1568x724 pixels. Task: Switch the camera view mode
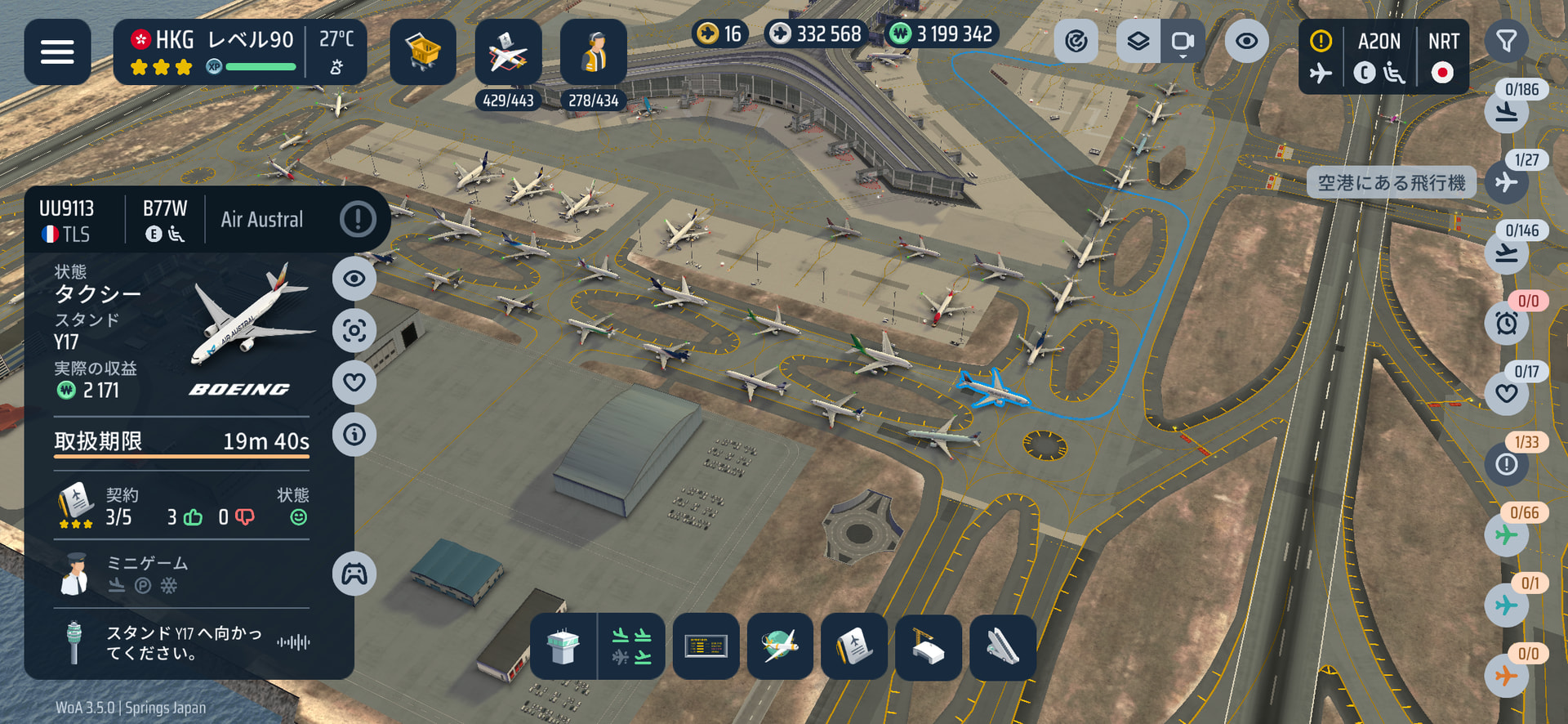pos(1182,41)
